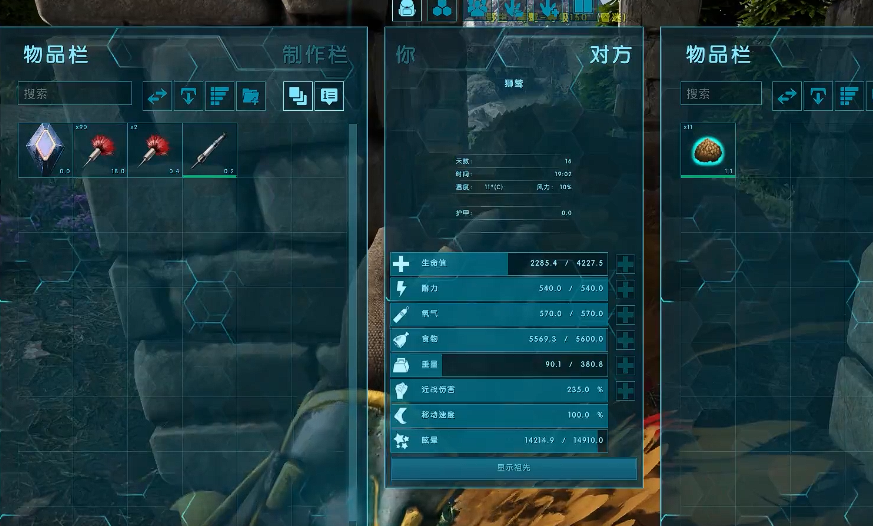Select the brown kibble item in creature inventory
The image size is (873, 526).
[x=708, y=149]
